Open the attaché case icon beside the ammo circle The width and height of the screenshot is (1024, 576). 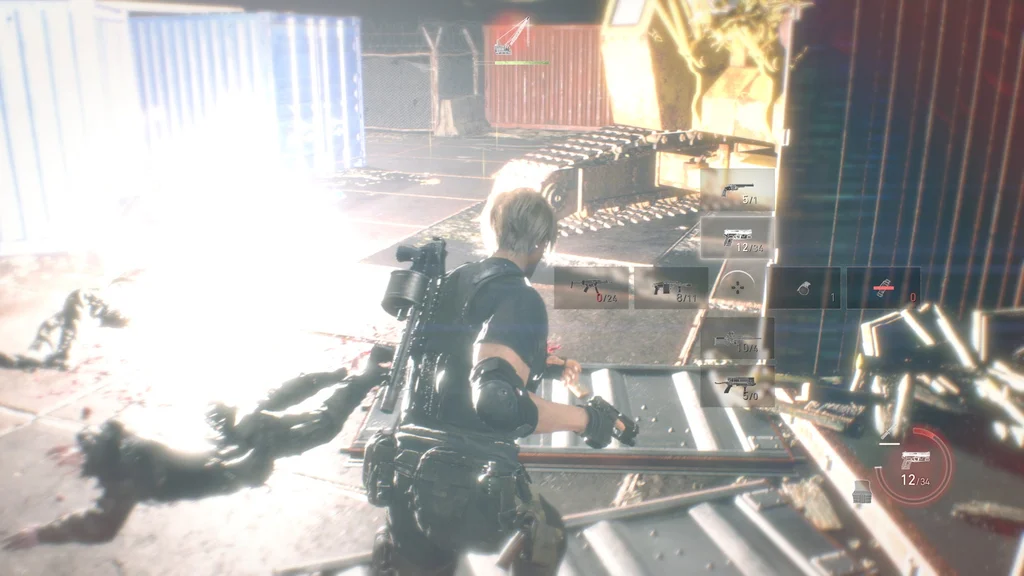click(x=860, y=491)
